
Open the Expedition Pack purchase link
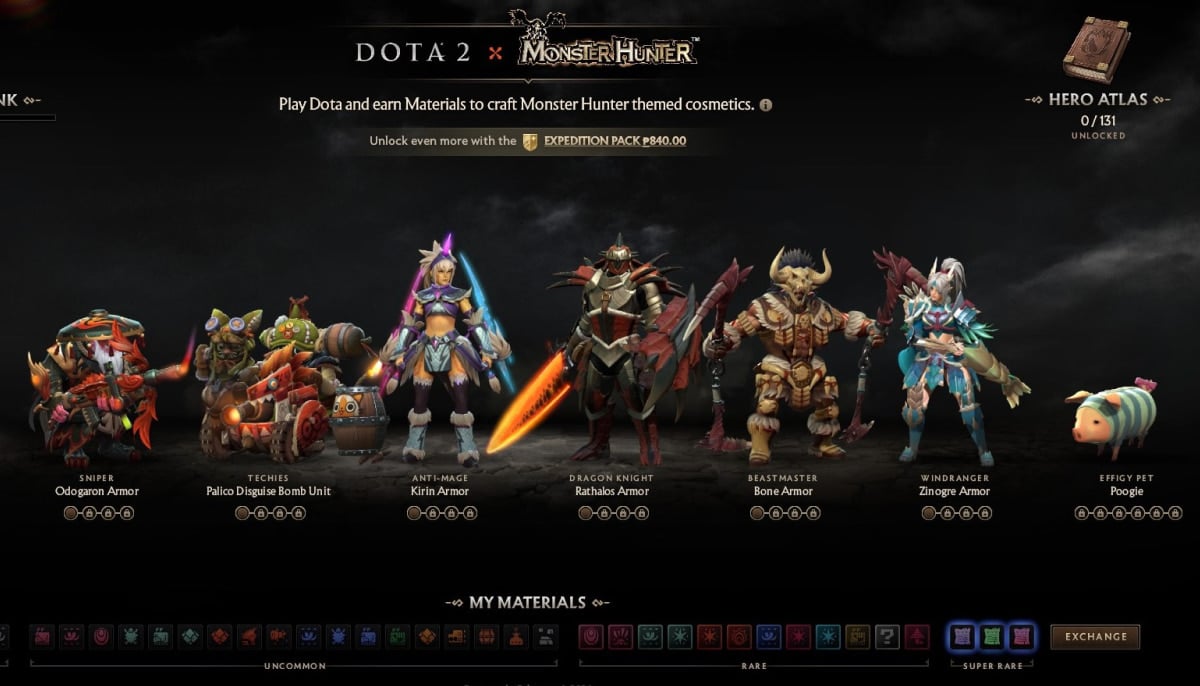point(614,141)
